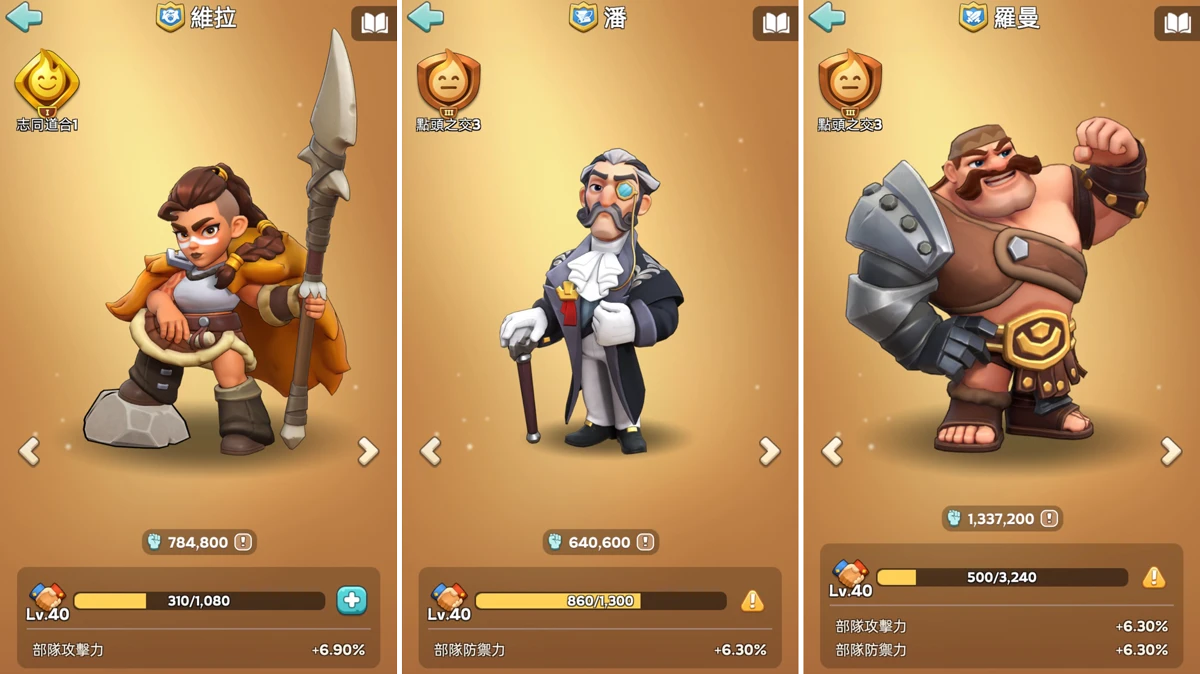Go back from 維拉's hero page
1200x674 pixels.
tap(24, 17)
